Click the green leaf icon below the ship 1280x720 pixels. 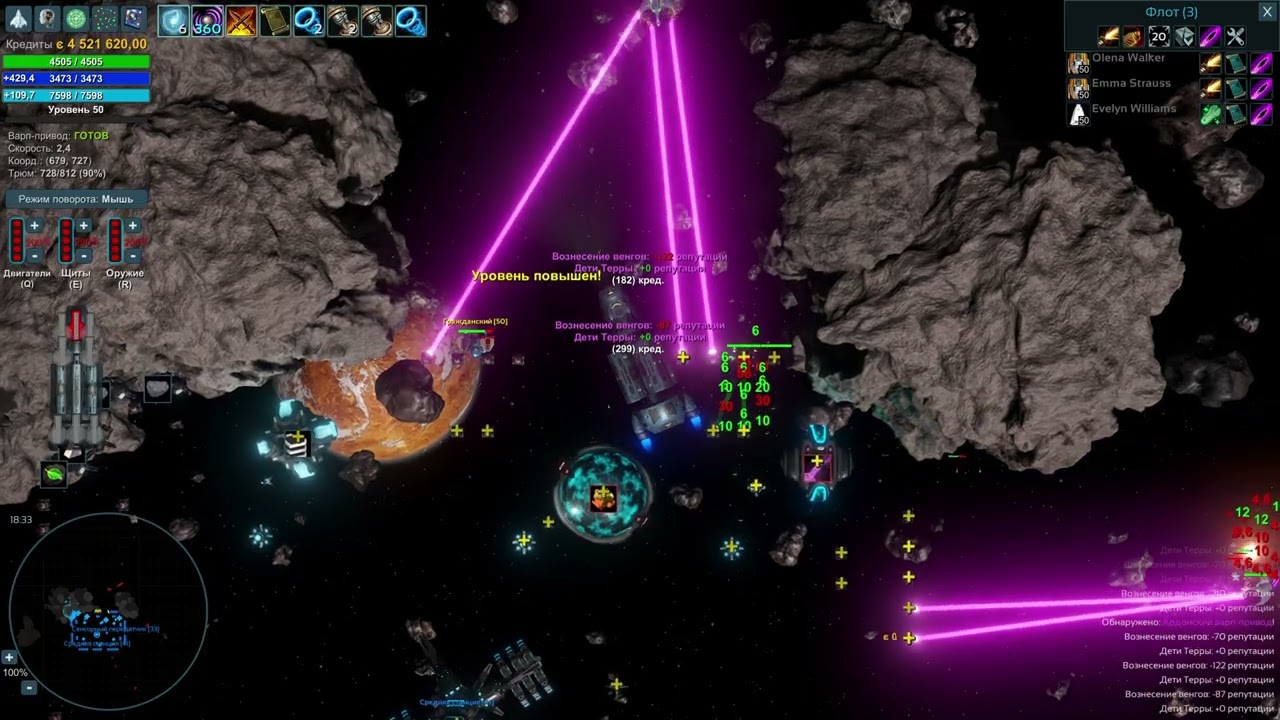coord(54,474)
